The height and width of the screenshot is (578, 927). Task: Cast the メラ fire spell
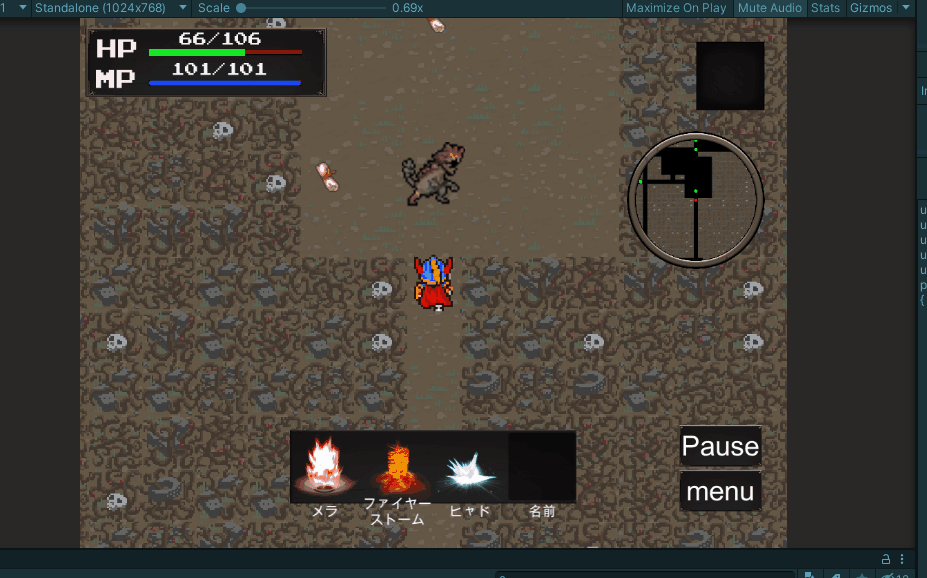pos(325,467)
